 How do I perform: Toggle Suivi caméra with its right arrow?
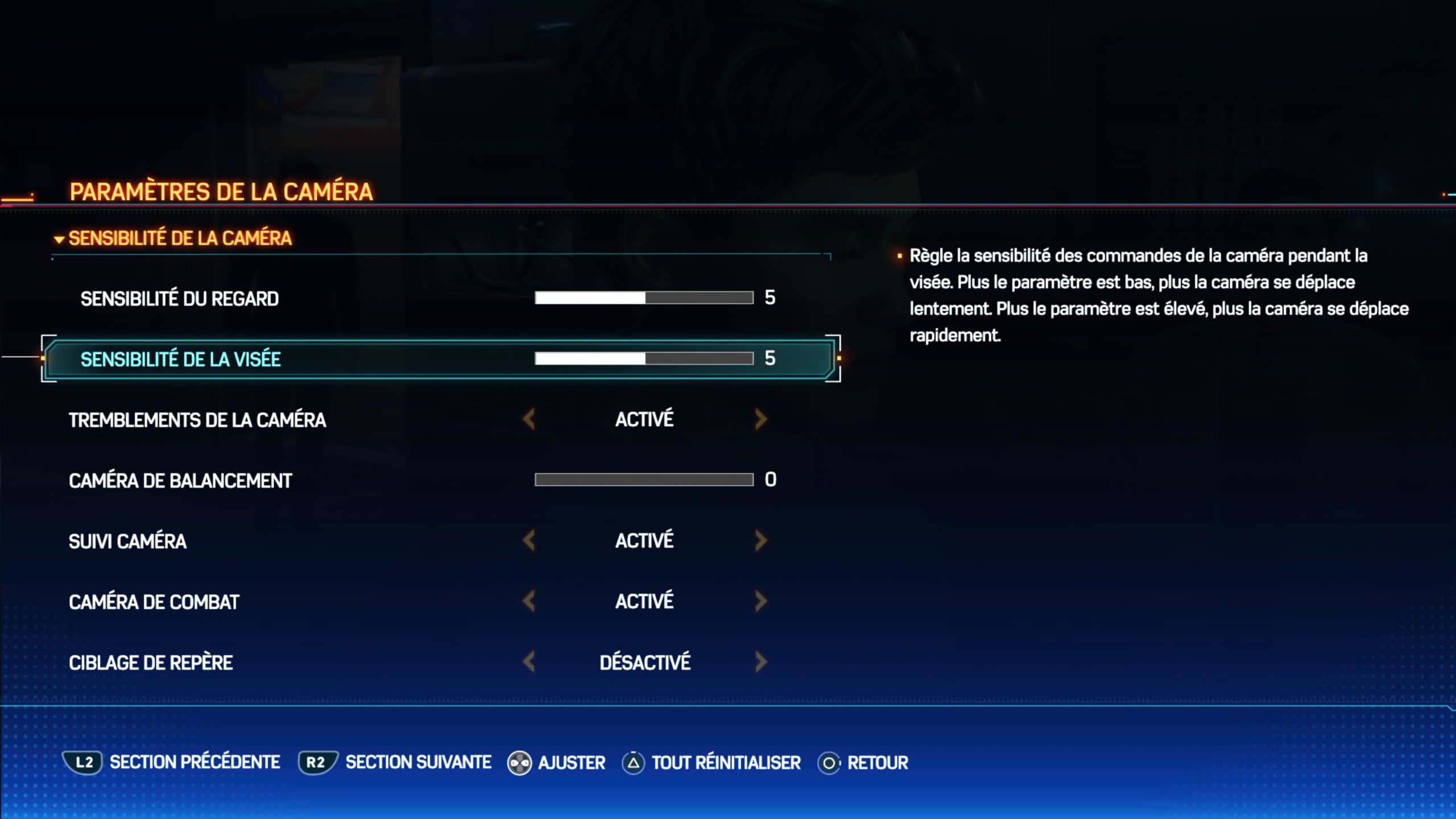pos(761,541)
